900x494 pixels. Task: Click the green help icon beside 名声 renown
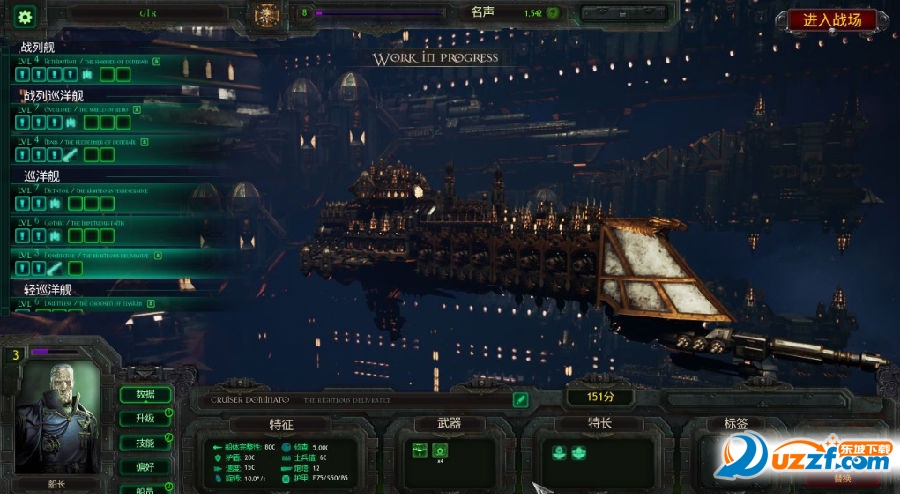point(552,14)
